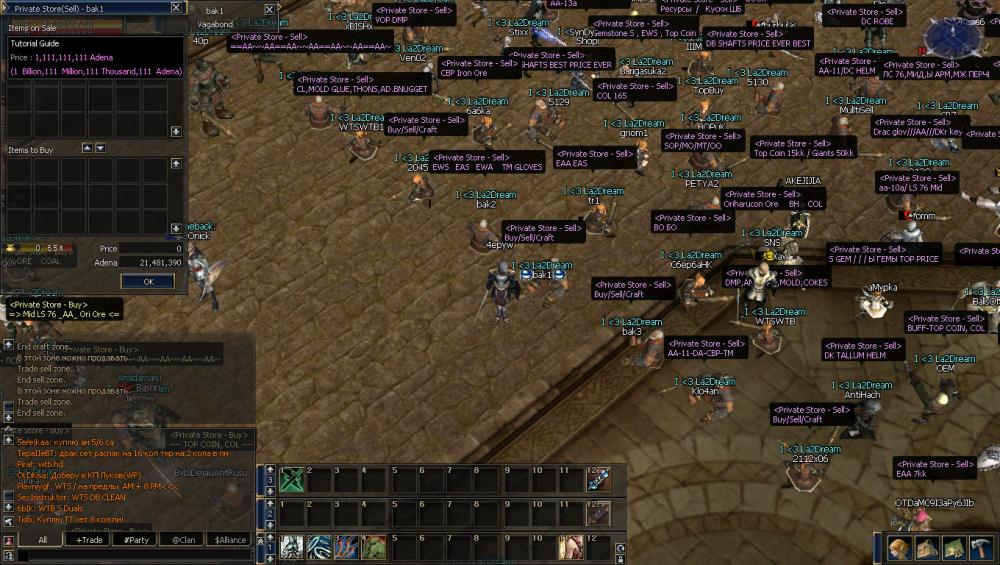Use the green crossed-swords skill in slot 1
Screen dimensions: 1000x565
[x=292, y=480]
